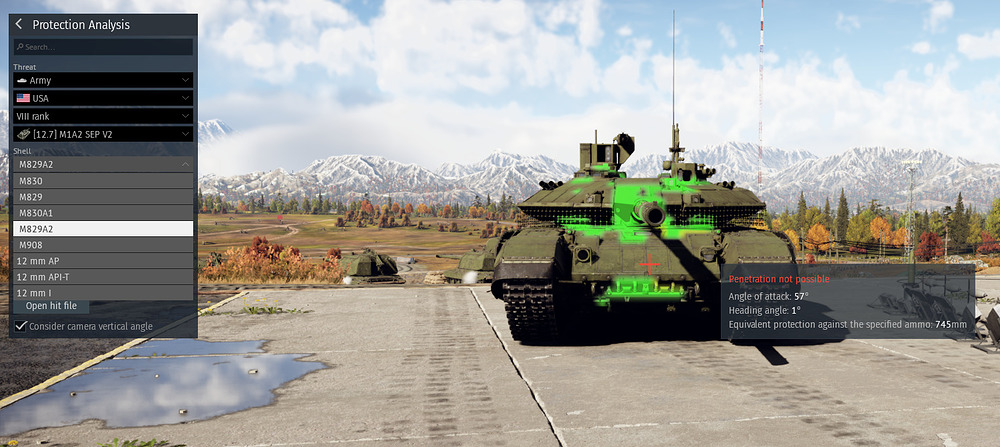Open the Army threat type dropdown

pyautogui.click(x=103, y=80)
